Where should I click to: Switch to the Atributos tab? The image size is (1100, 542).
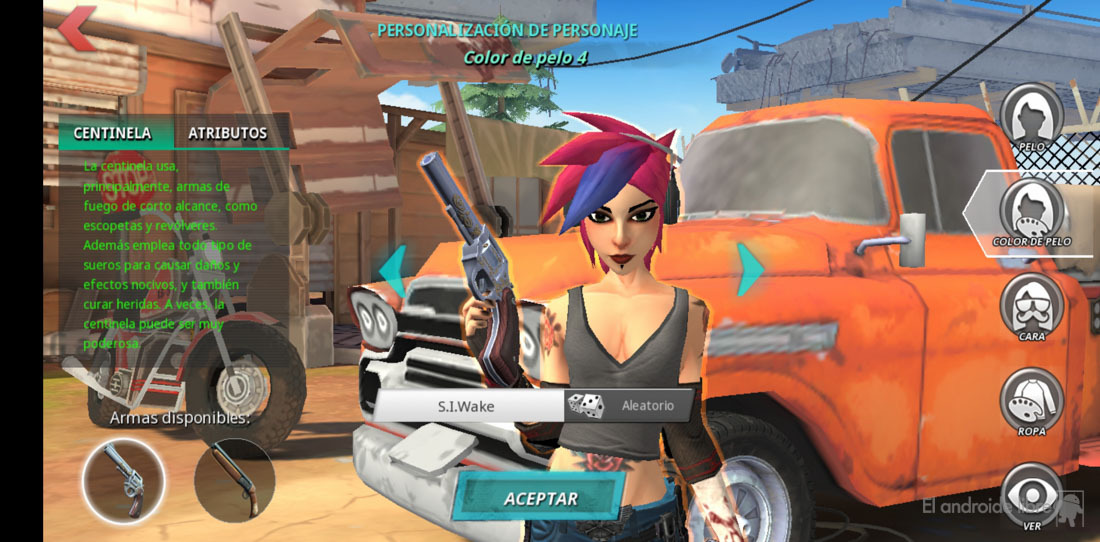(228, 133)
